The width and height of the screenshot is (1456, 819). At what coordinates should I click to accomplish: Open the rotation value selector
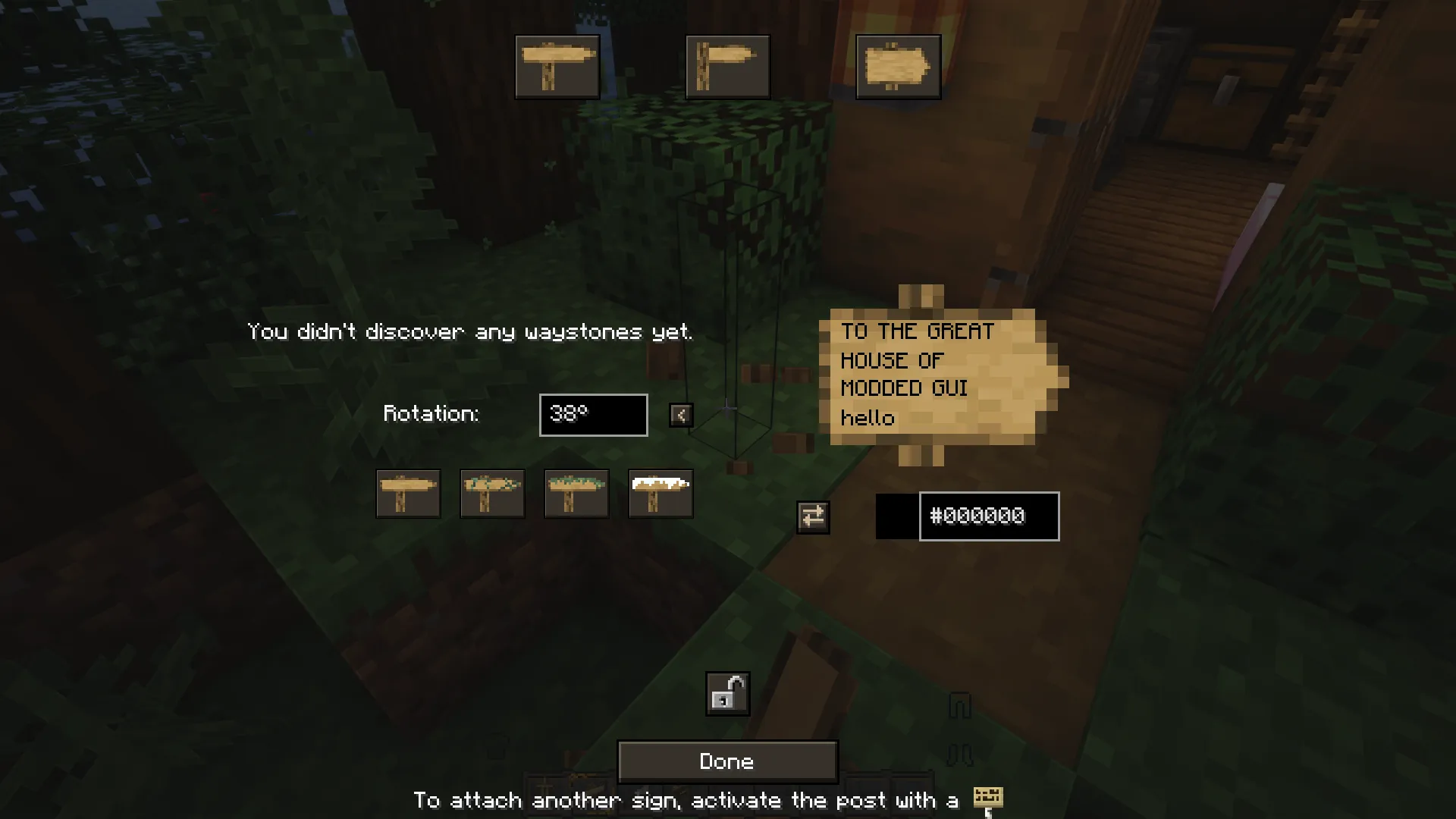(593, 415)
